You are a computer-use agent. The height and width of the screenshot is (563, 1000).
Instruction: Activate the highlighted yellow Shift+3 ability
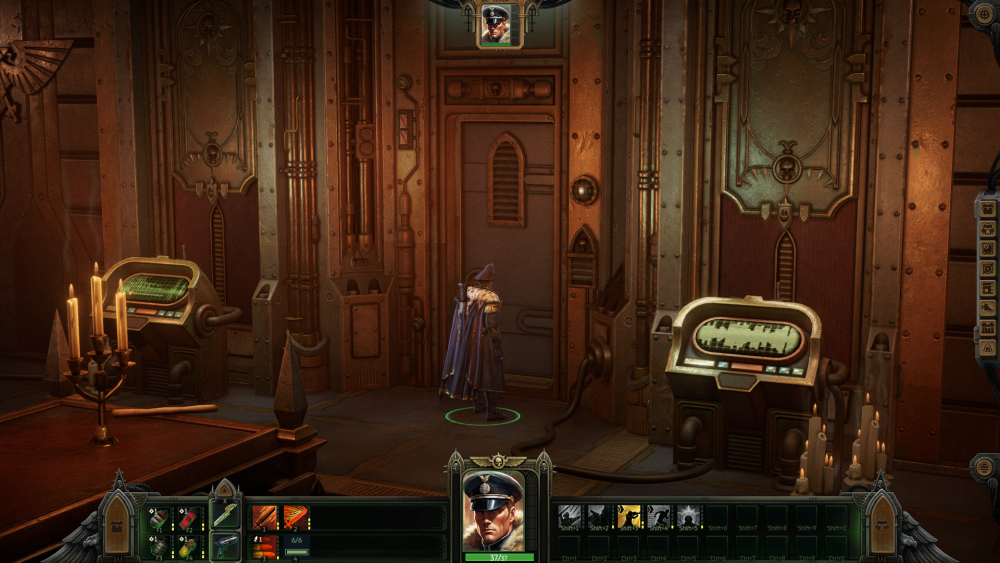[x=629, y=517]
